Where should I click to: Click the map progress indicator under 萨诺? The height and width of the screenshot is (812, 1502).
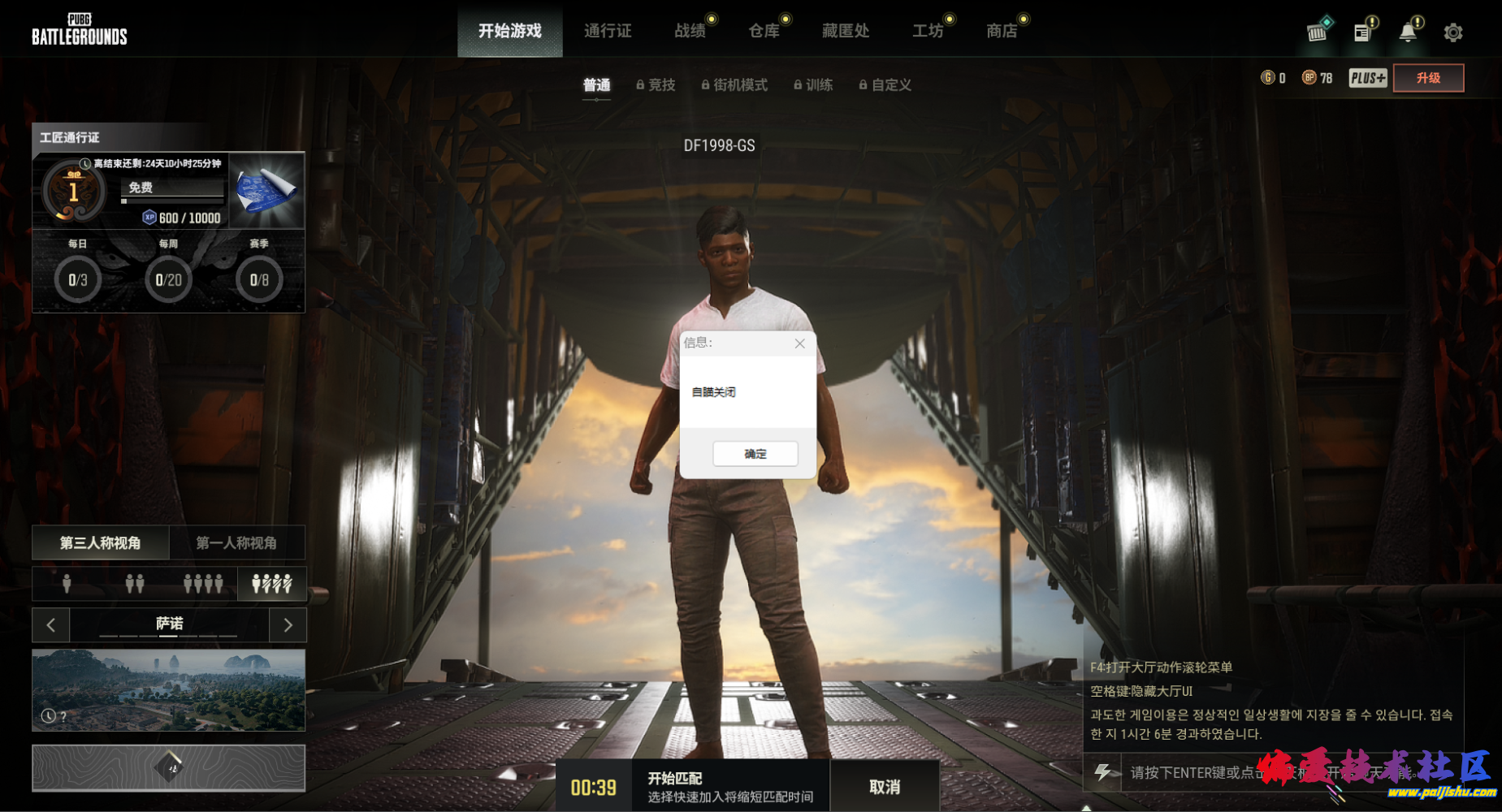coord(168,637)
